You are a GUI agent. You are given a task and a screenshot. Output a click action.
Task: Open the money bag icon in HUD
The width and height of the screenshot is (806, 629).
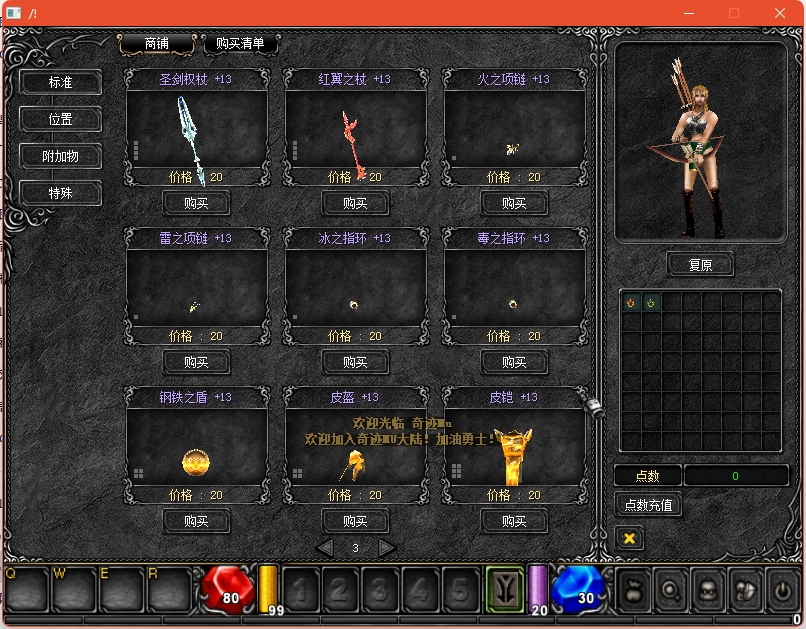tap(633, 590)
